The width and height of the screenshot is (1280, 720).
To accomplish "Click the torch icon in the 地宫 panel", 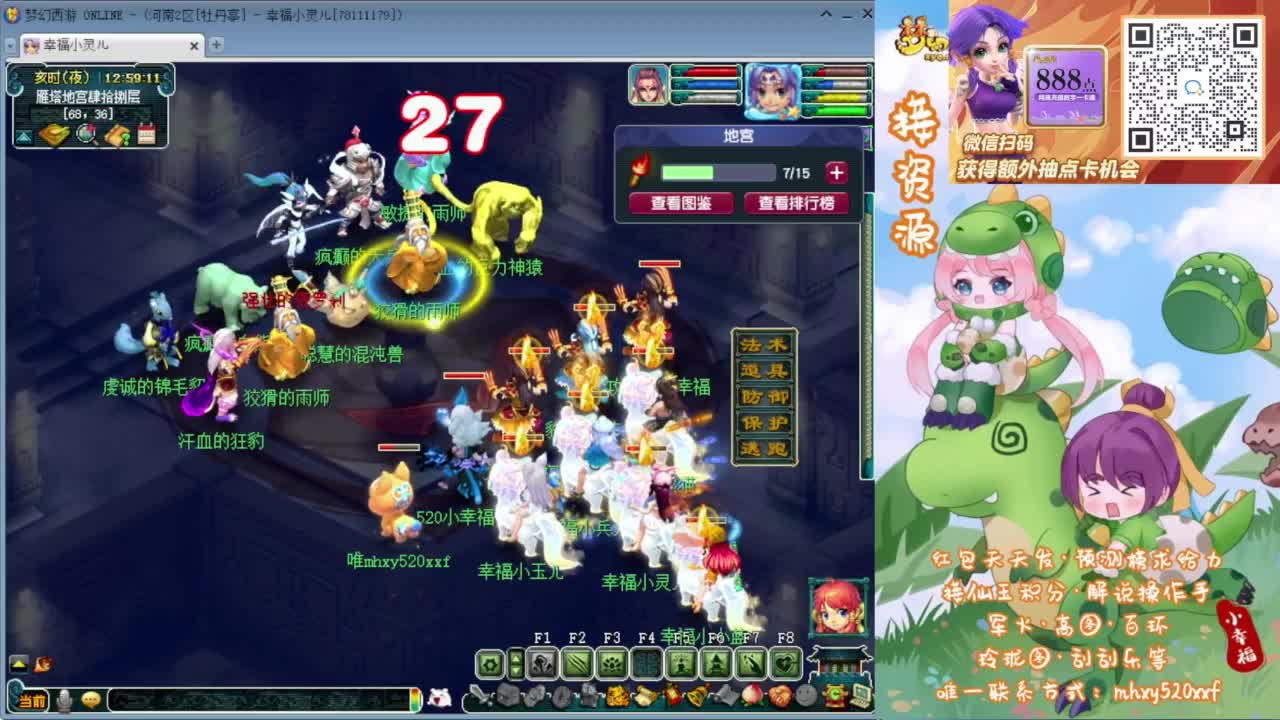I will (642, 170).
